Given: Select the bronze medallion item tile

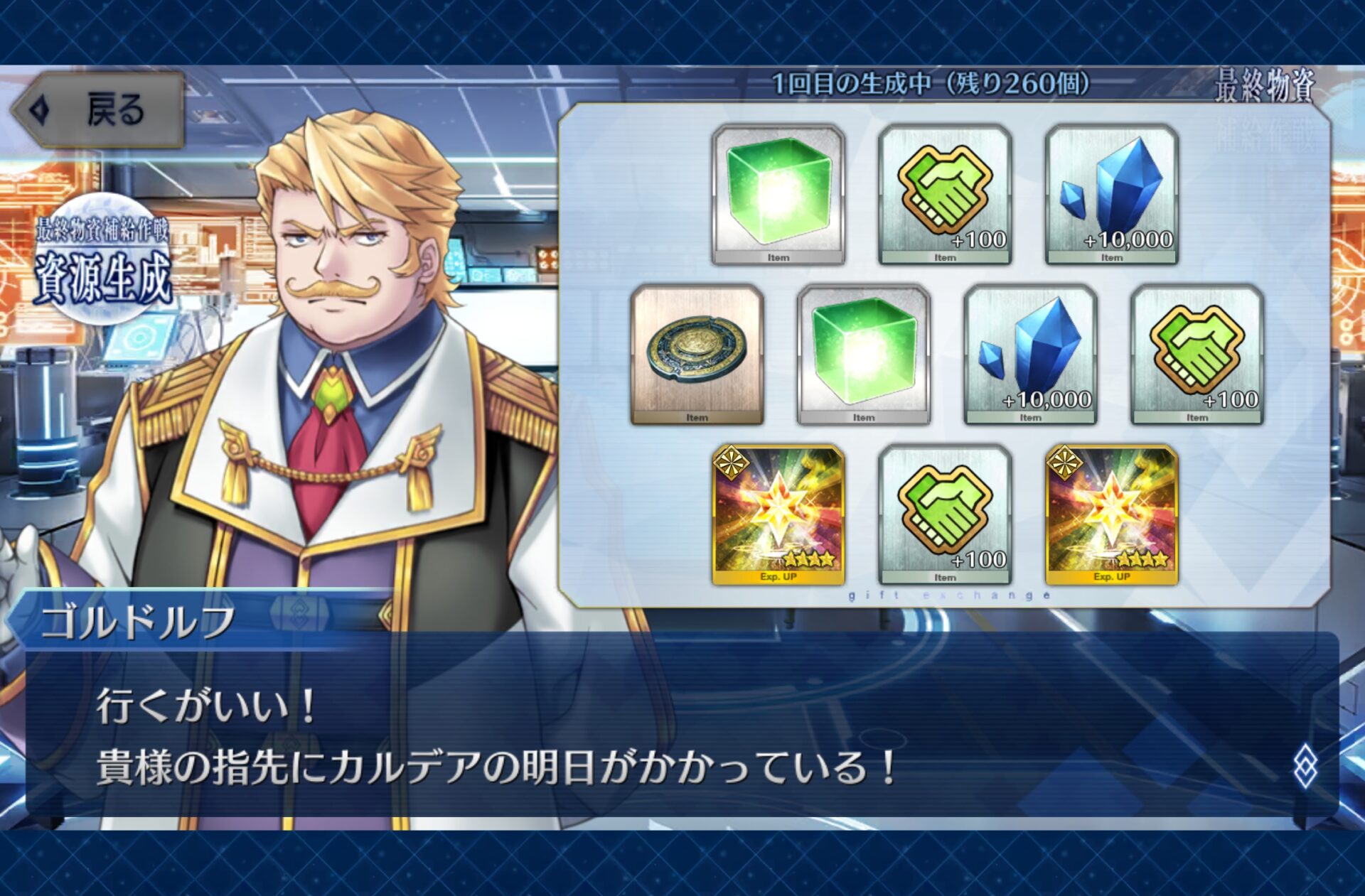Looking at the screenshot, I should (697, 354).
